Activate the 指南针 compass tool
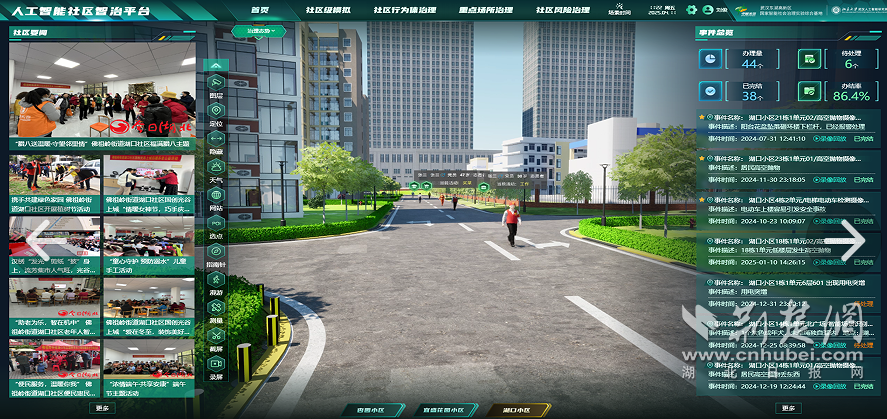887x419 pixels. (x=216, y=257)
